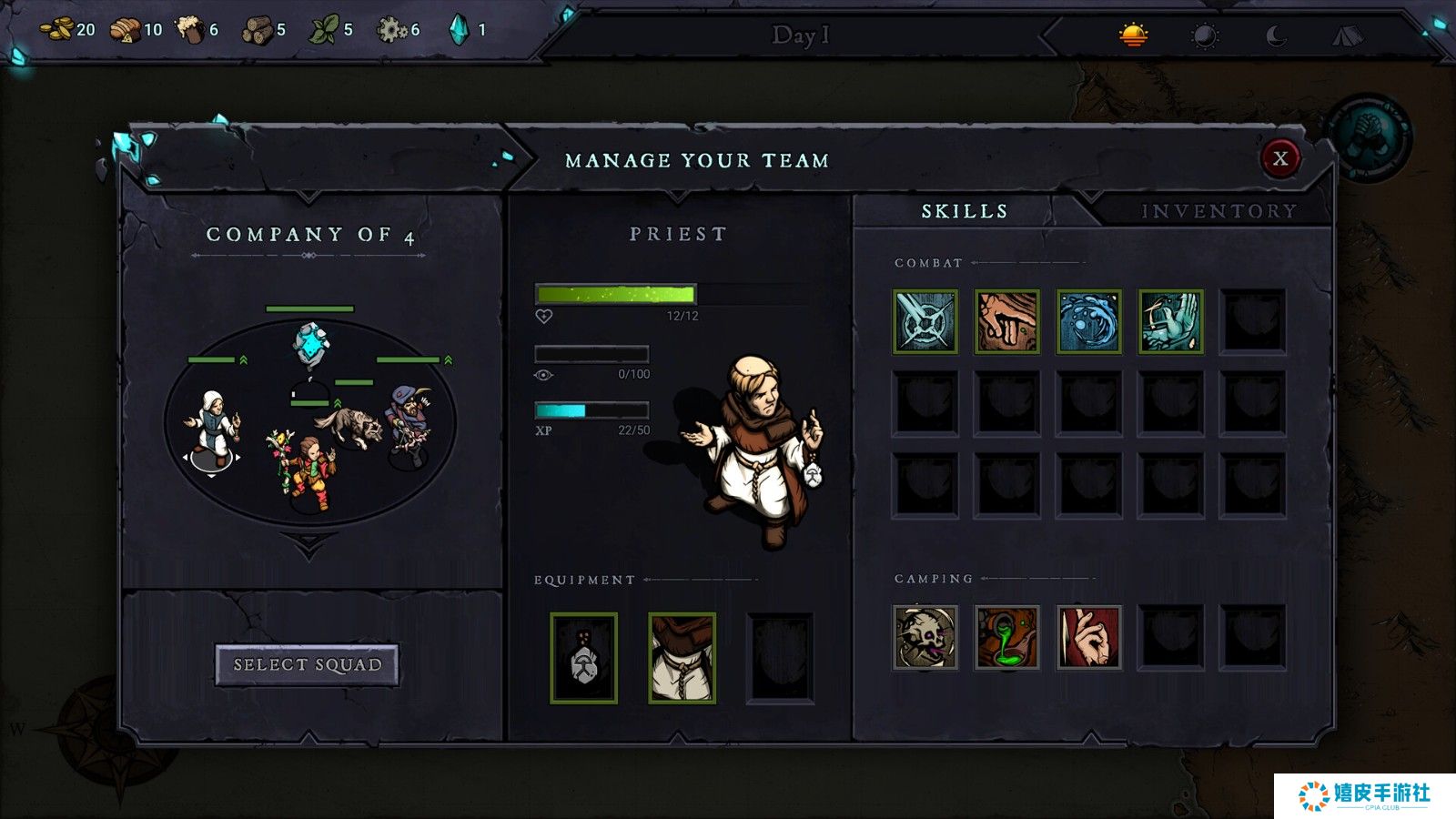The image size is (1456, 819).
Task: Switch to the Skills tab
Action: [x=965, y=211]
